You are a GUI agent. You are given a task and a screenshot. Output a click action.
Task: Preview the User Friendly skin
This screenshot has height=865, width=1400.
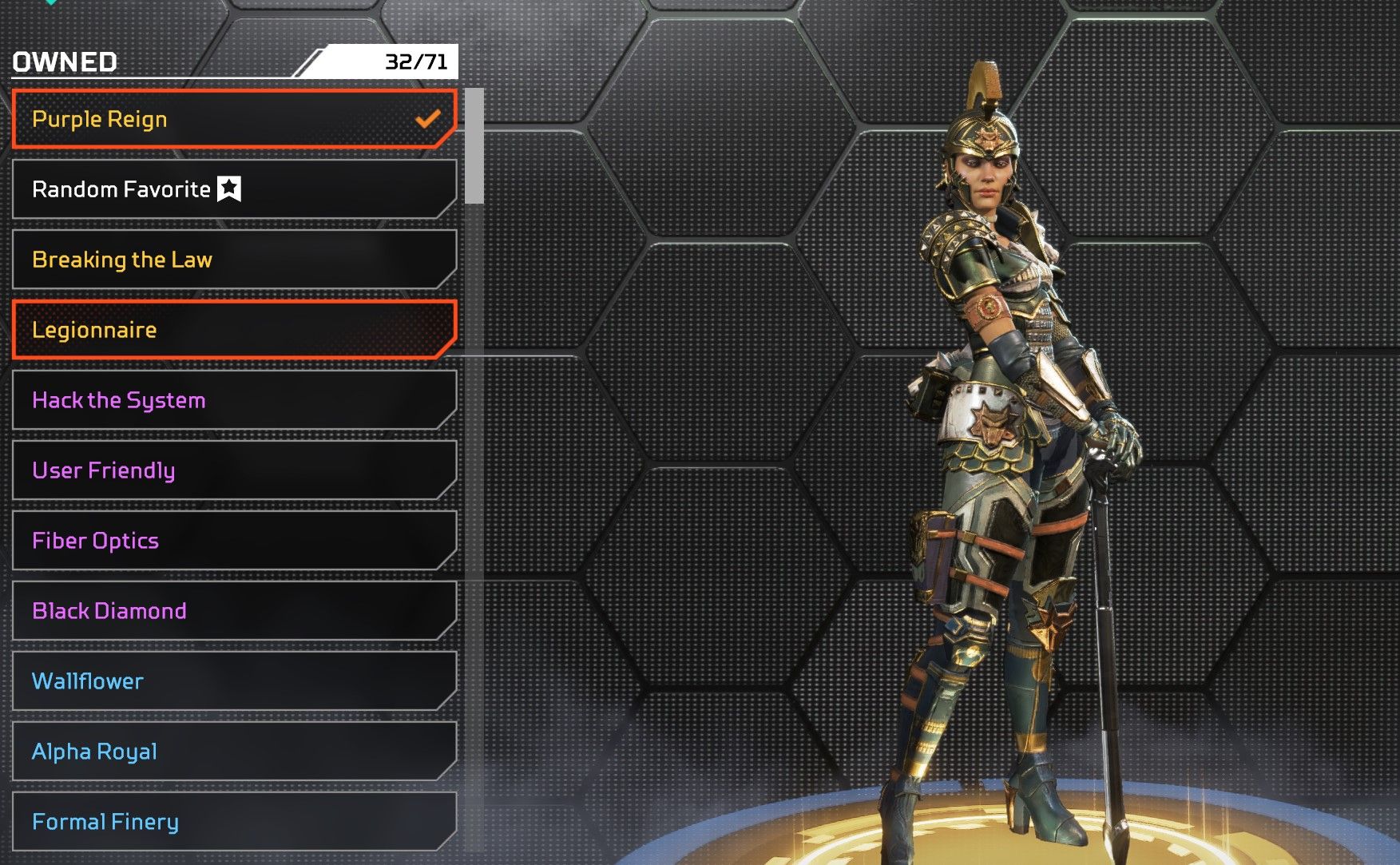point(233,470)
